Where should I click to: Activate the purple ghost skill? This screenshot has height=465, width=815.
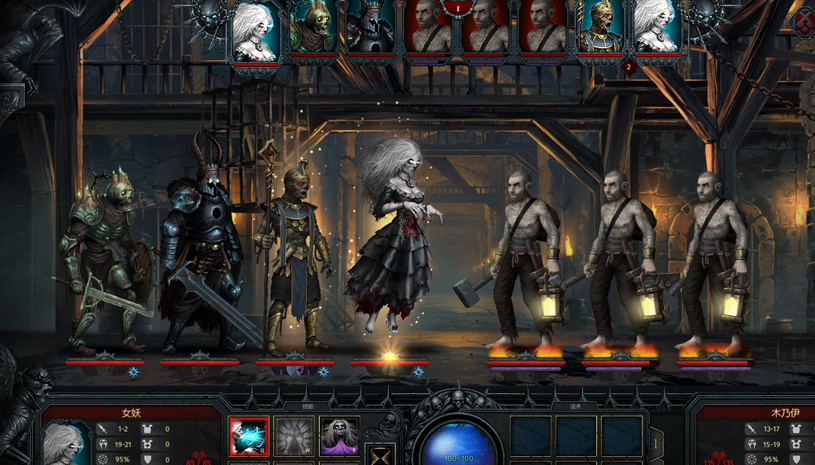point(339,437)
